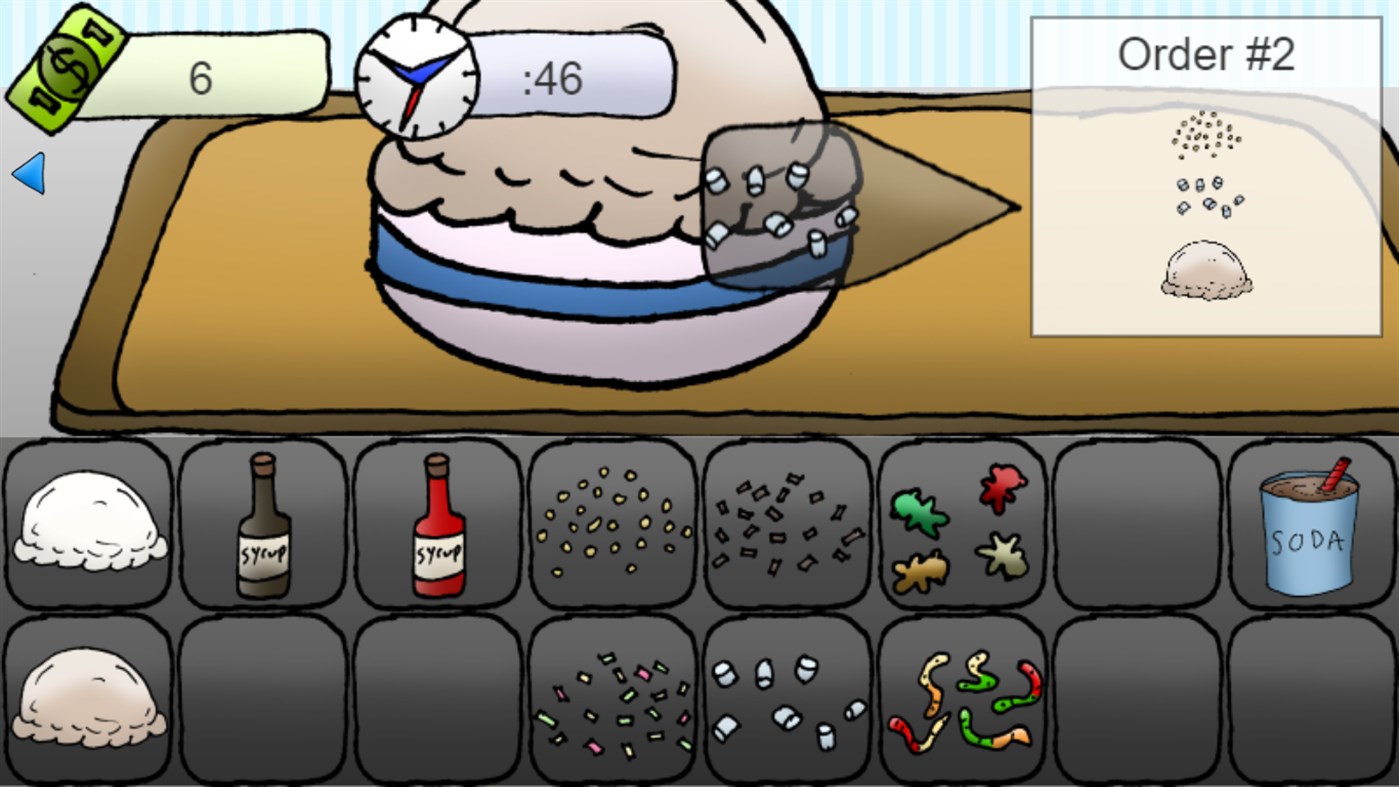The width and height of the screenshot is (1399, 787).
Task: Add the rainbow confetti sprinkles
Action: point(612,700)
